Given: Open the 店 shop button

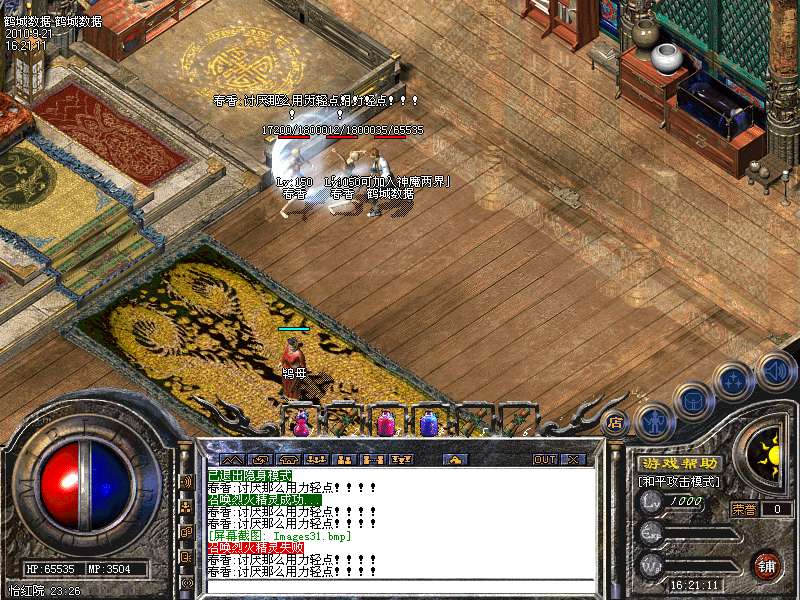Looking at the screenshot, I should (614, 422).
